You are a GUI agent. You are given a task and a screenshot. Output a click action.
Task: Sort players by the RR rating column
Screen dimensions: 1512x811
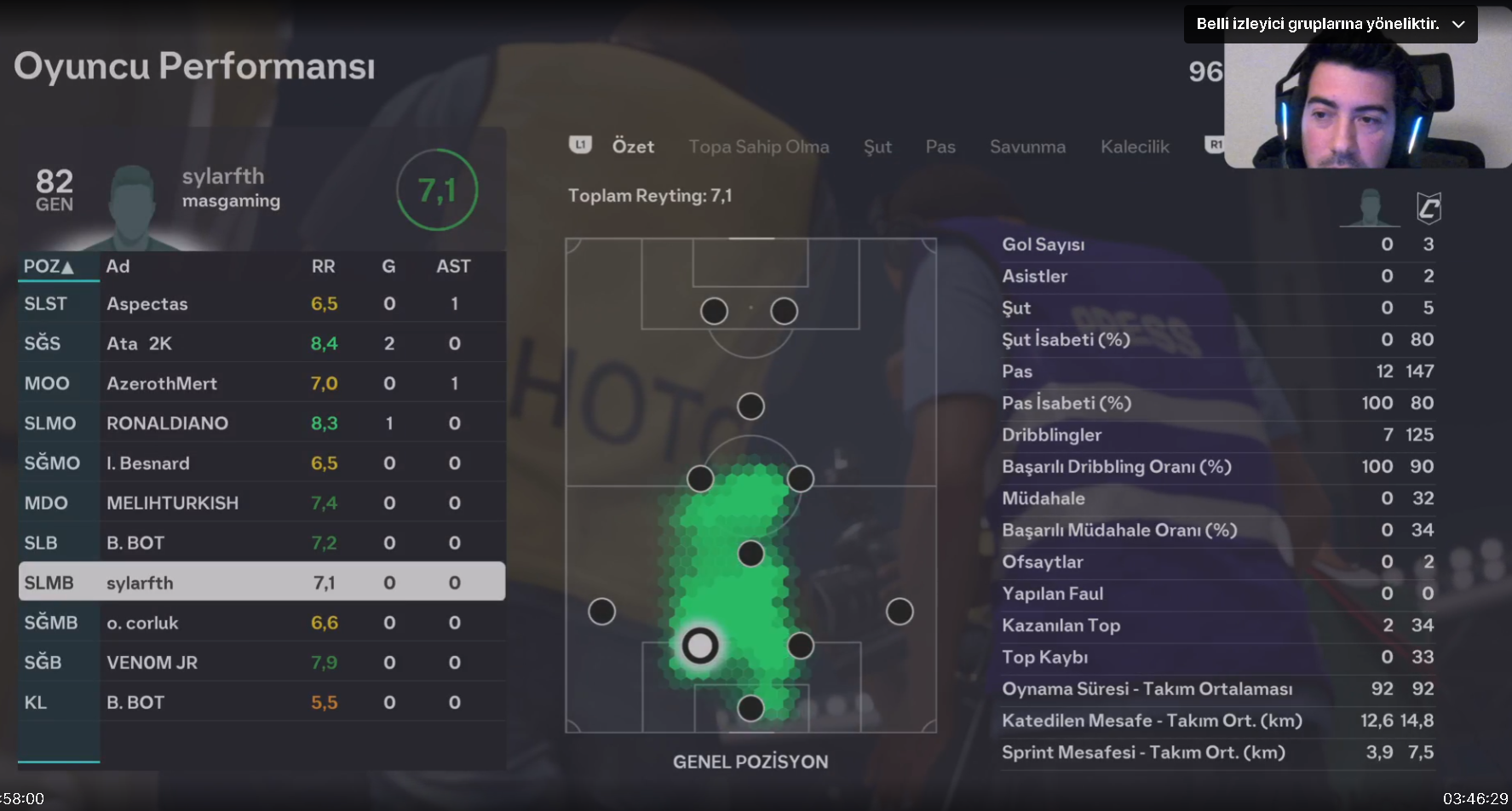click(x=323, y=267)
